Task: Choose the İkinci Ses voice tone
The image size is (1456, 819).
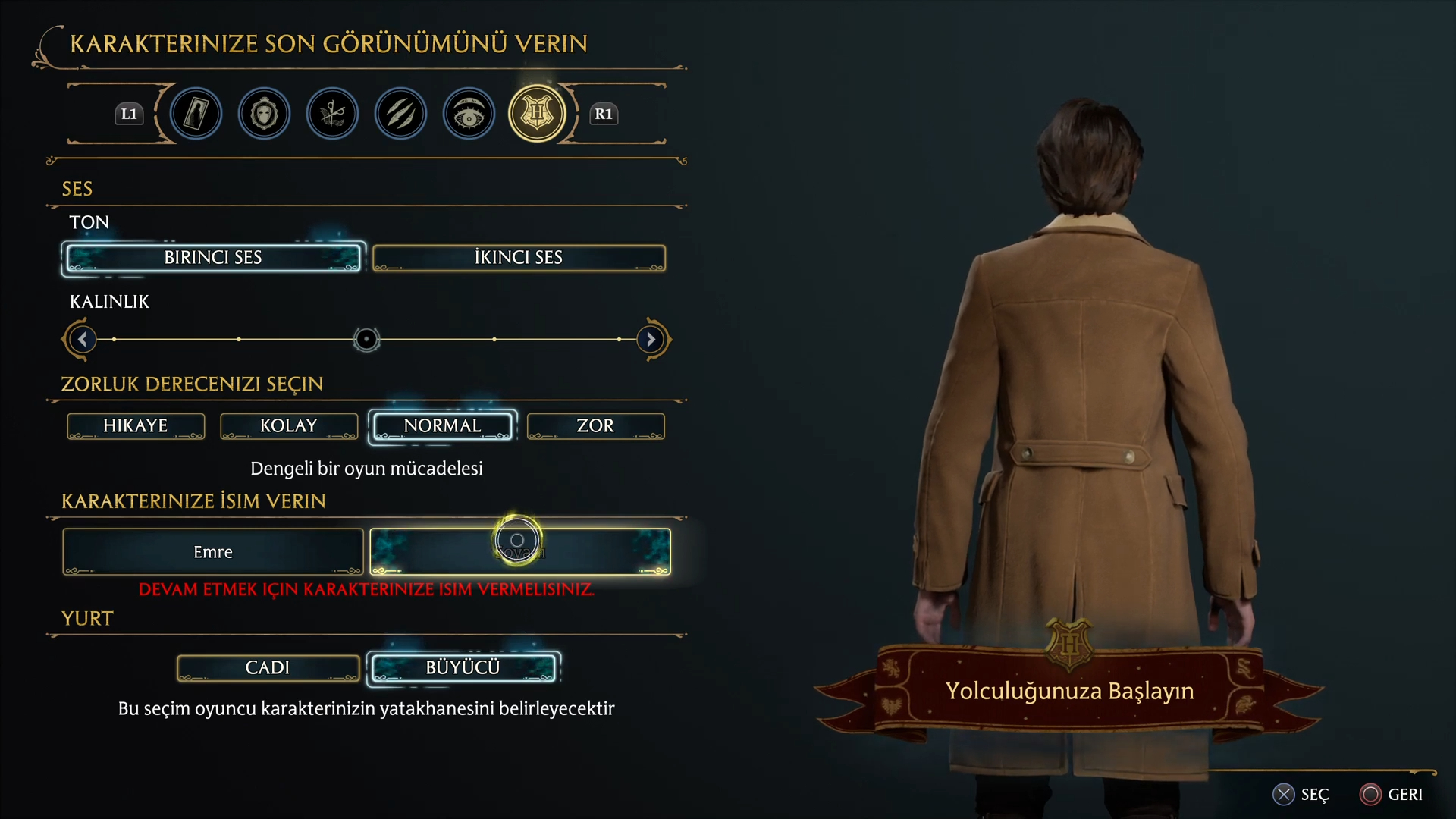Action: [x=519, y=258]
